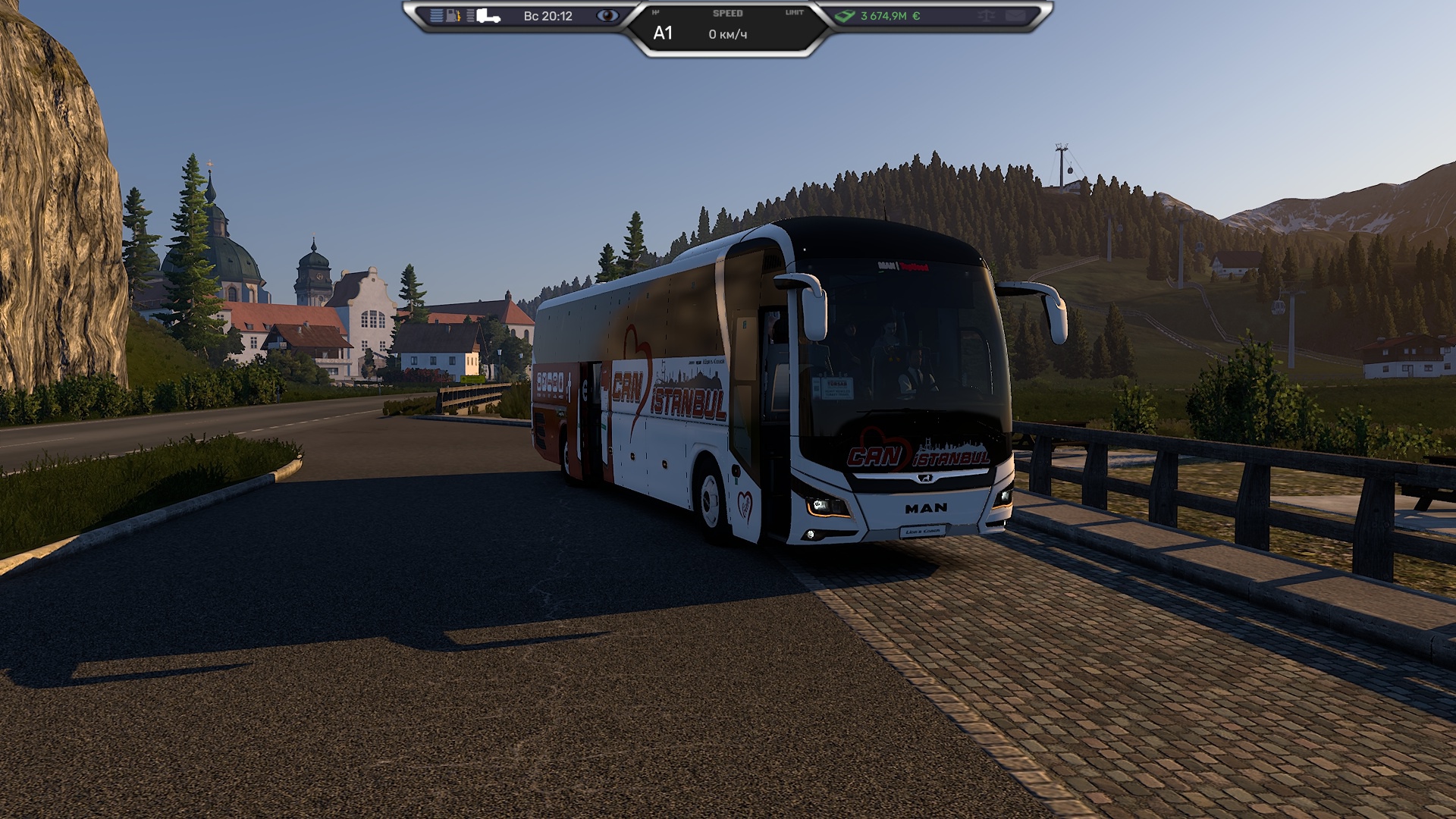1456x819 pixels.
Task: Click the dimmed scales icon
Action: tap(987, 16)
